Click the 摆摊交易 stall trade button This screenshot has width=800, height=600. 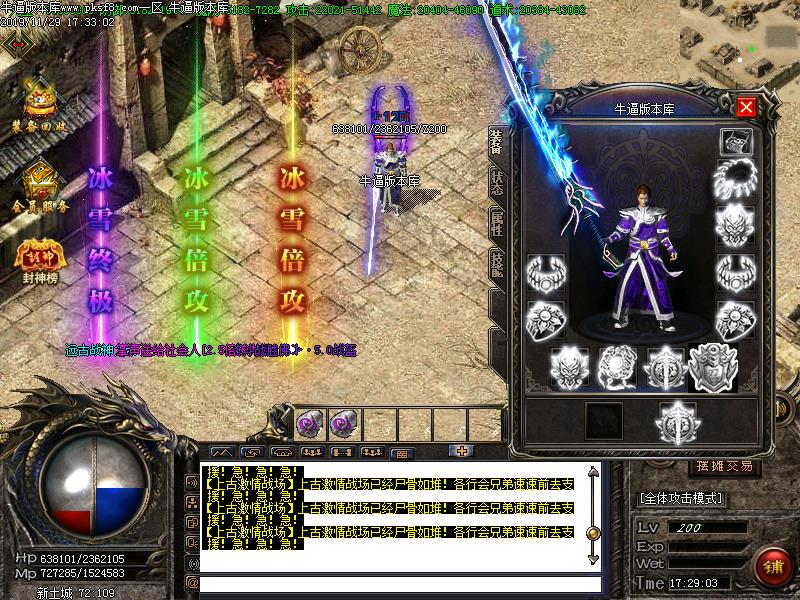click(x=722, y=467)
